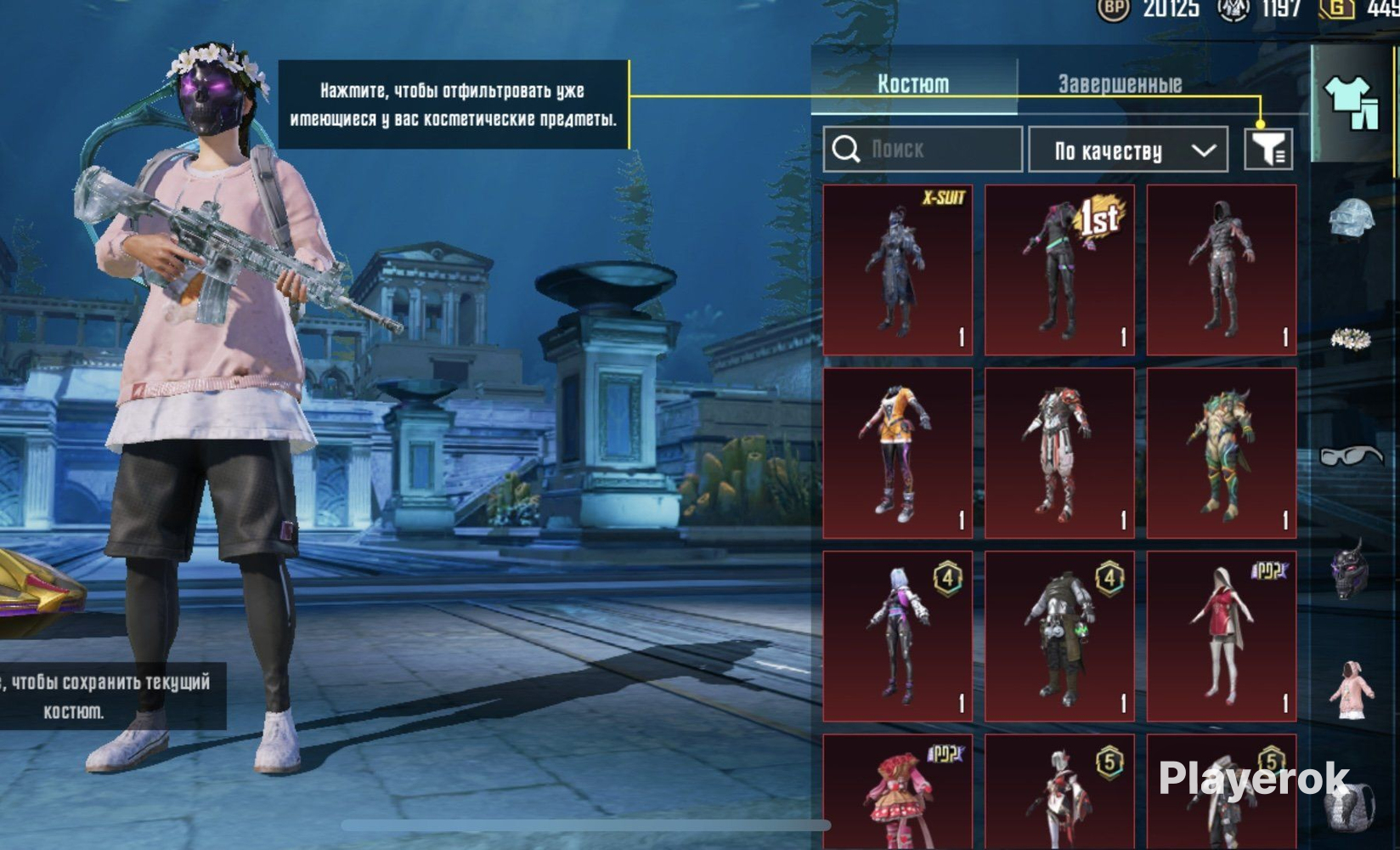Open the По качеству sorting dropdown
The height and width of the screenshot is (850, 1400).
(1128, 150)
